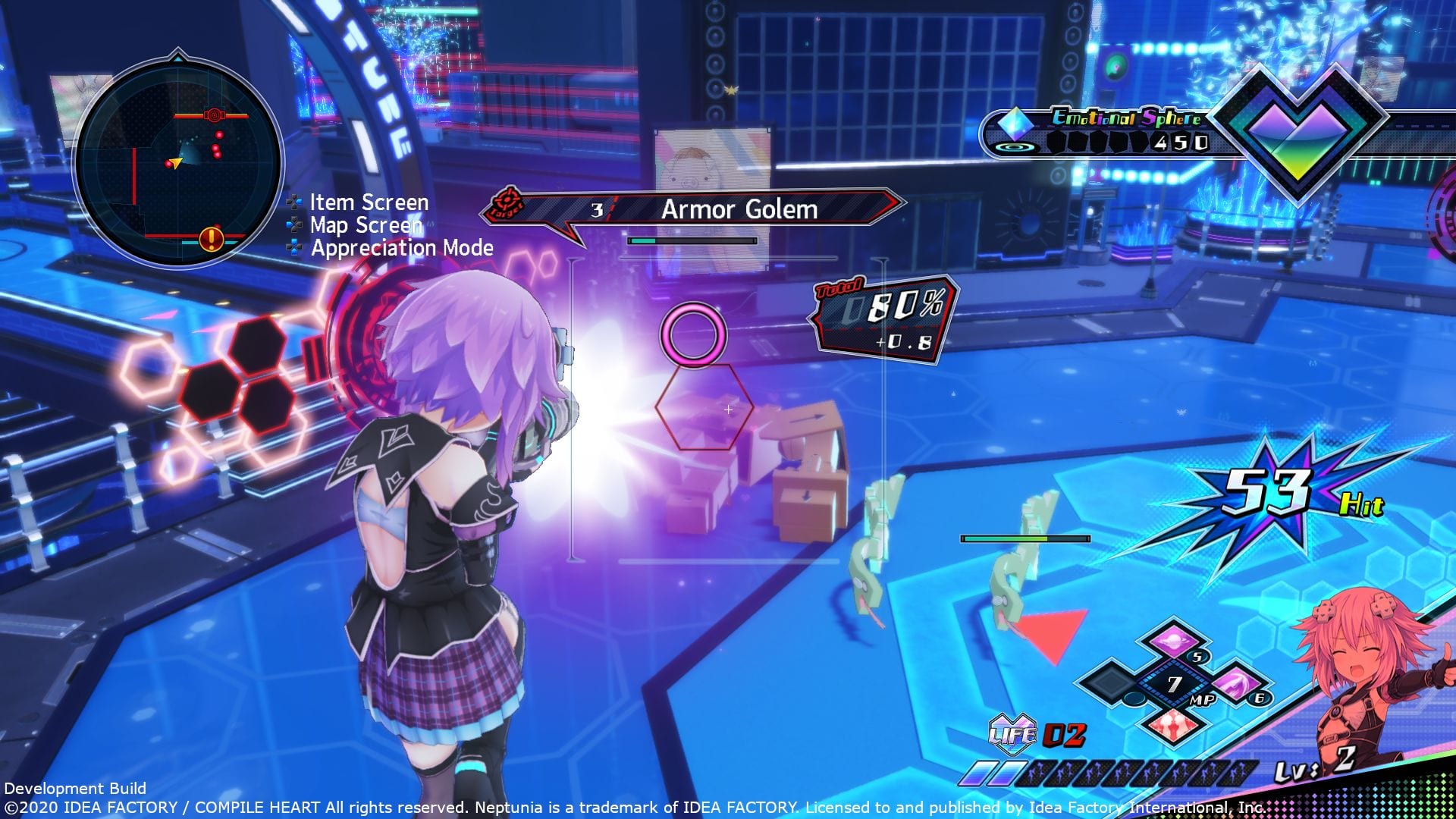Screen dimensions: 1456x819
Task: Use the purple slash skill costing 6
Action: 1234,683
